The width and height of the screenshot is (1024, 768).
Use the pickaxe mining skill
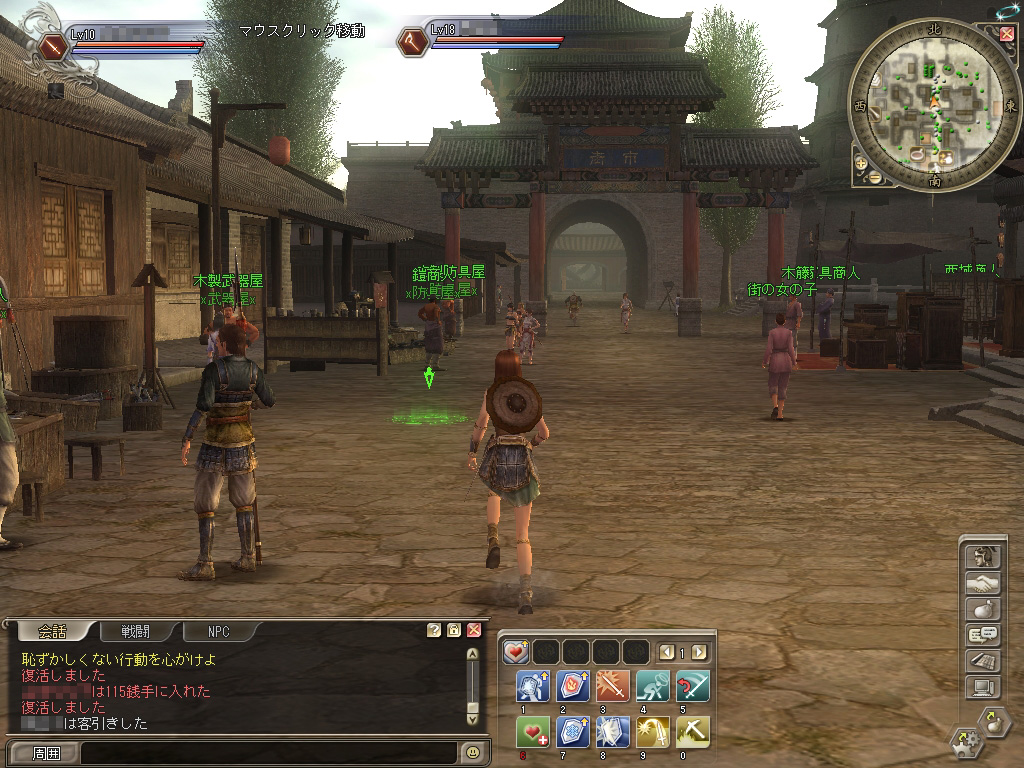coord(692,732)
